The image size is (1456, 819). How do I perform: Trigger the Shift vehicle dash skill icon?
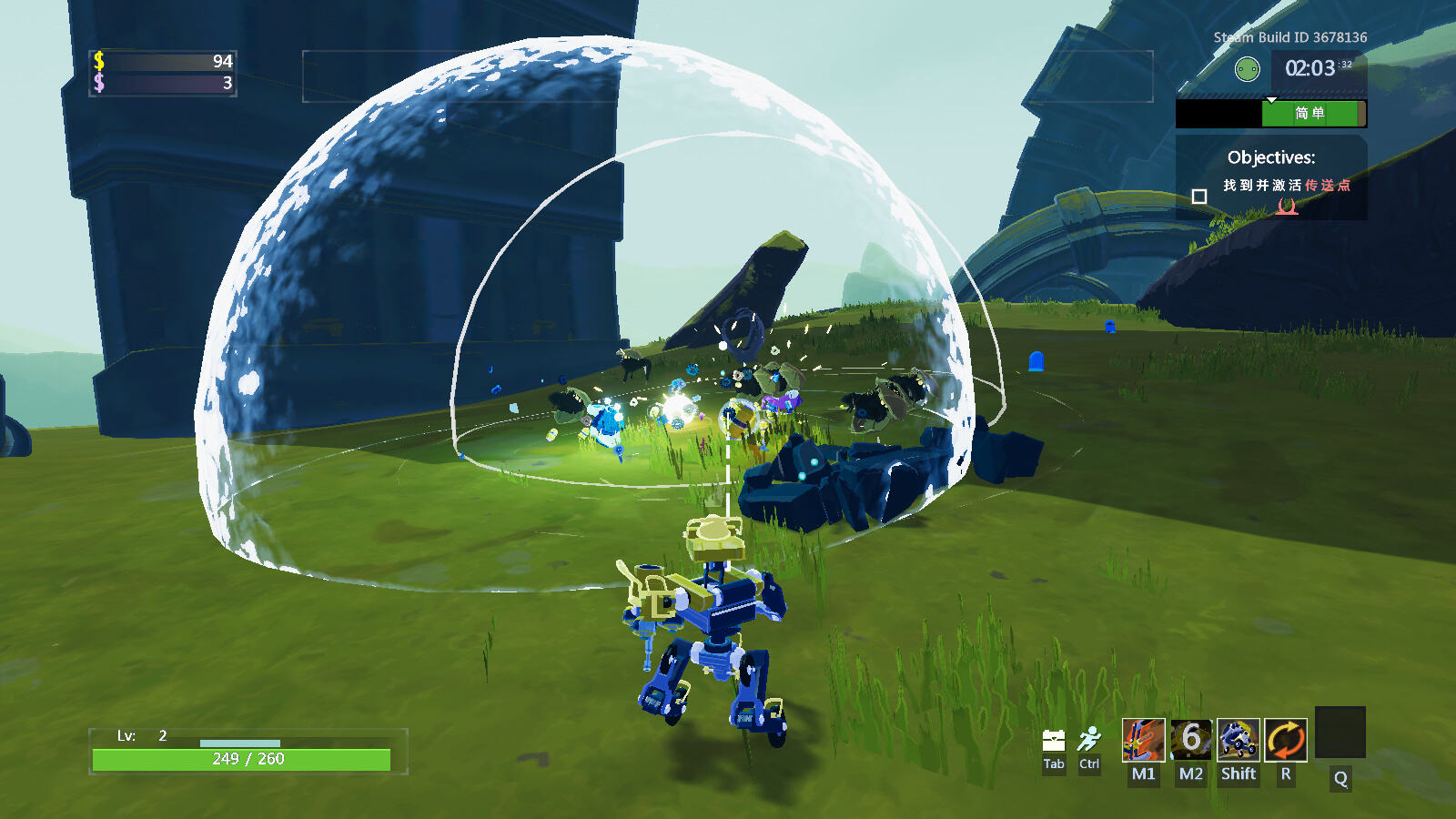(x=1239, y=740)
